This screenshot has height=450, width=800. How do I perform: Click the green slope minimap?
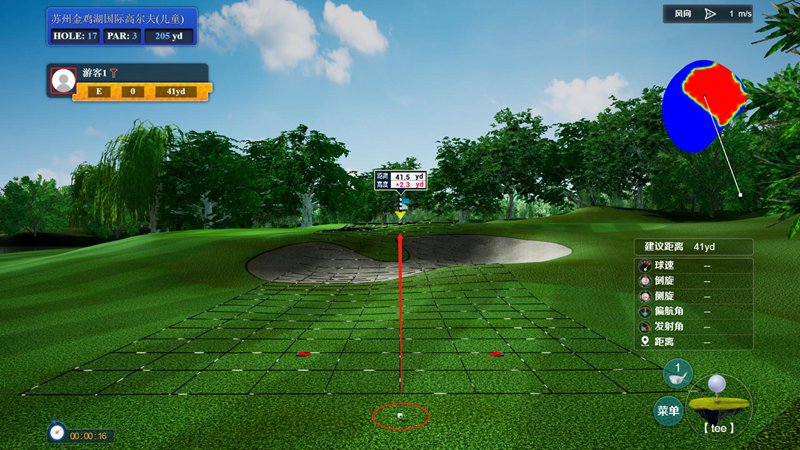point(705,105)
